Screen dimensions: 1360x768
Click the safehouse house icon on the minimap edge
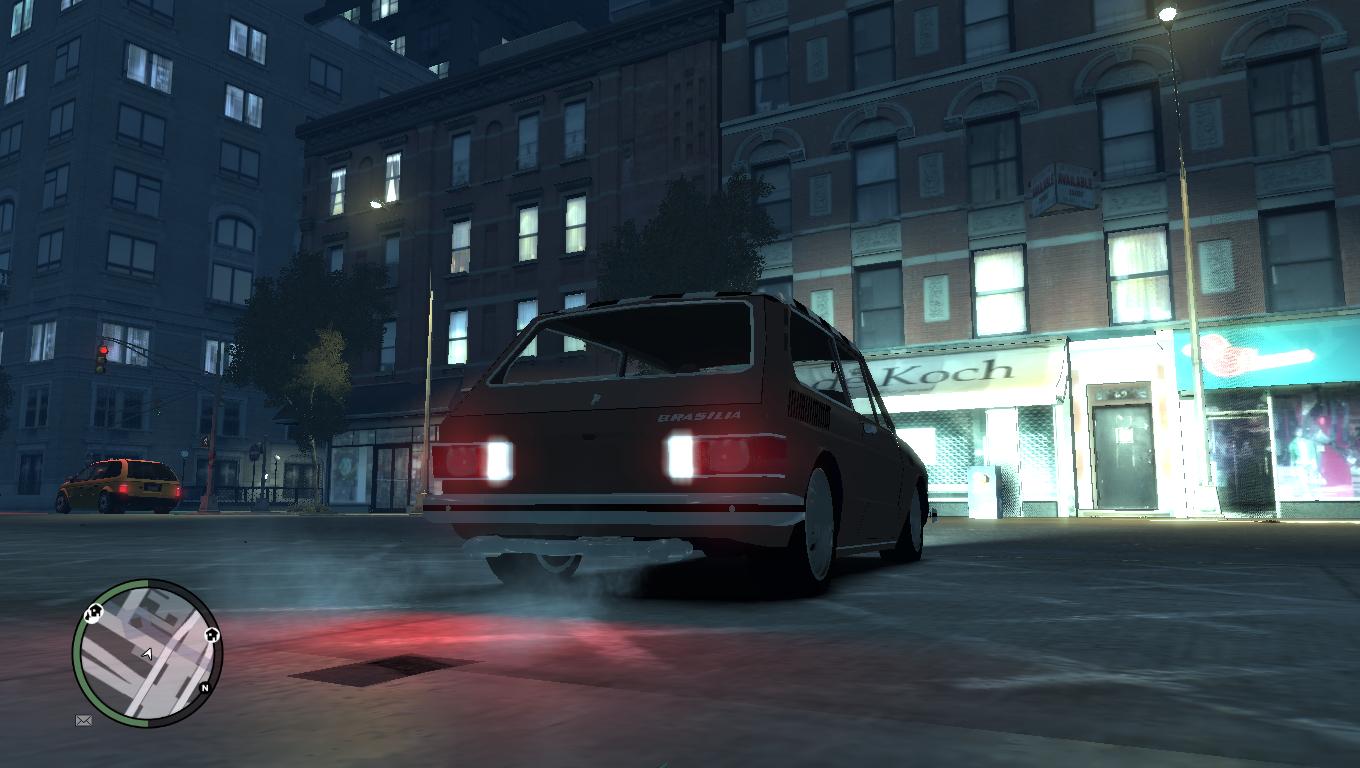pos(94,613)
